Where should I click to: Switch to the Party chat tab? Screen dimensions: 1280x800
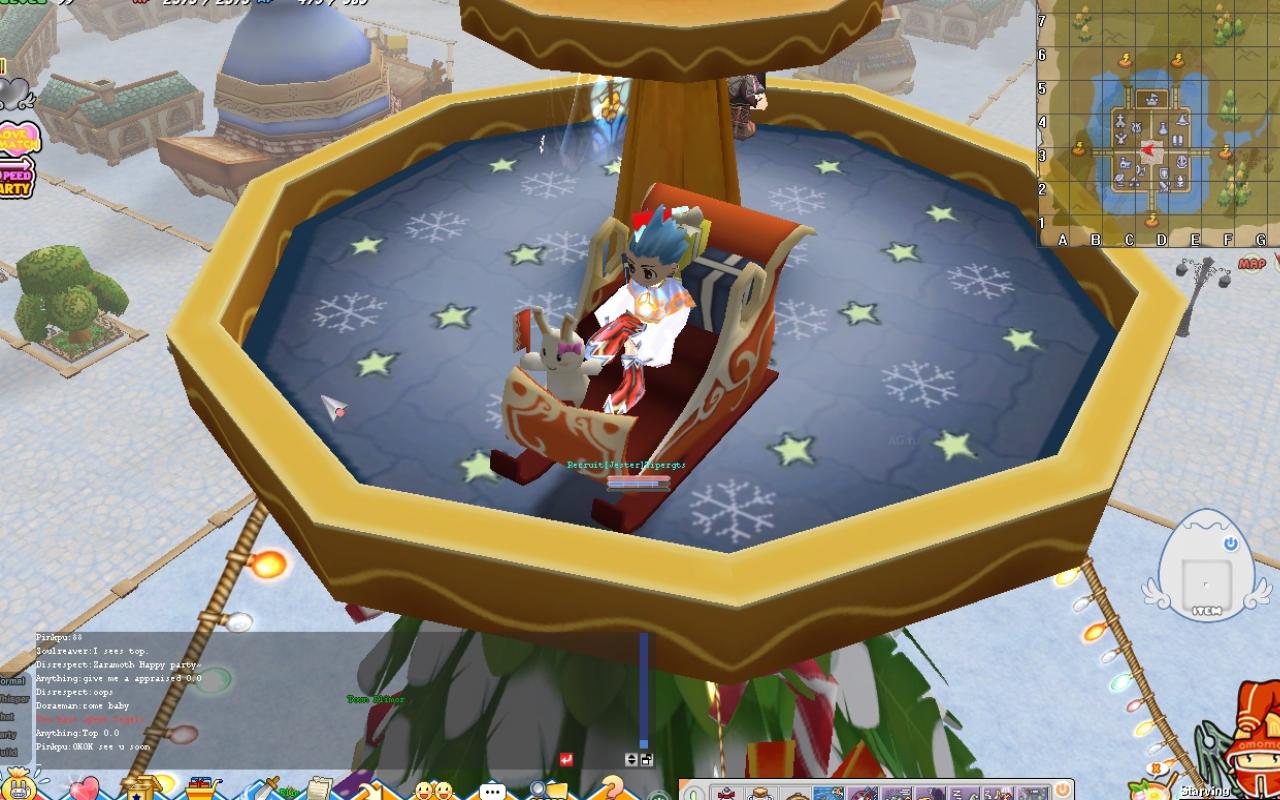12,733
